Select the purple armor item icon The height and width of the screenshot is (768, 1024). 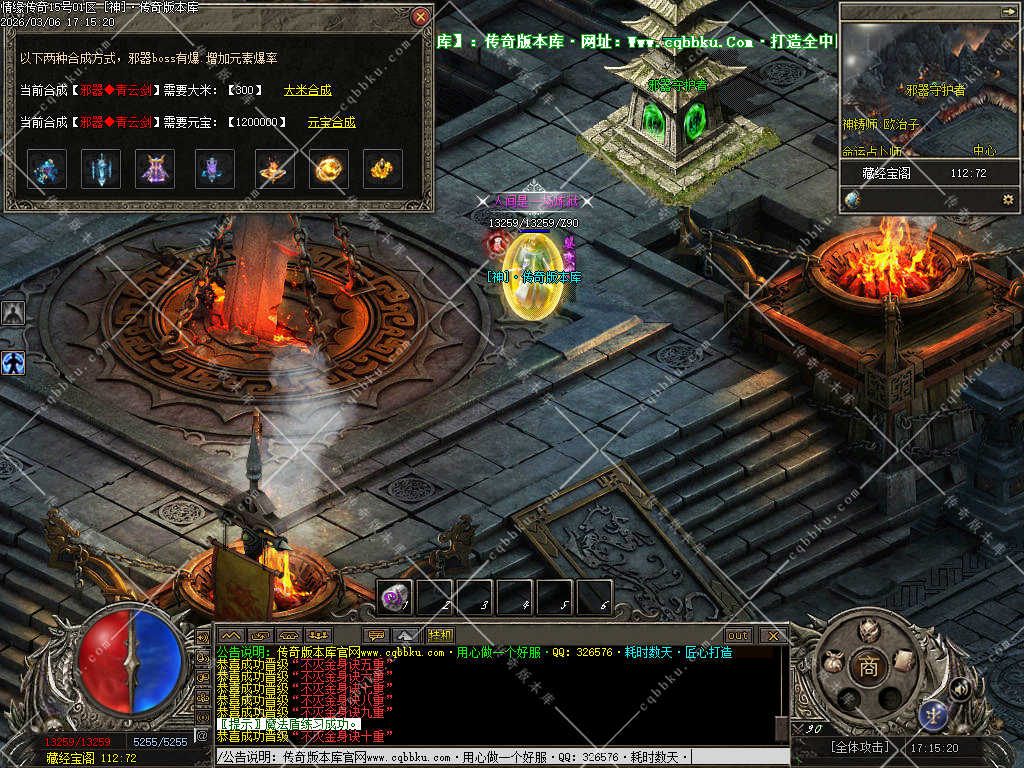pos(155,169)
